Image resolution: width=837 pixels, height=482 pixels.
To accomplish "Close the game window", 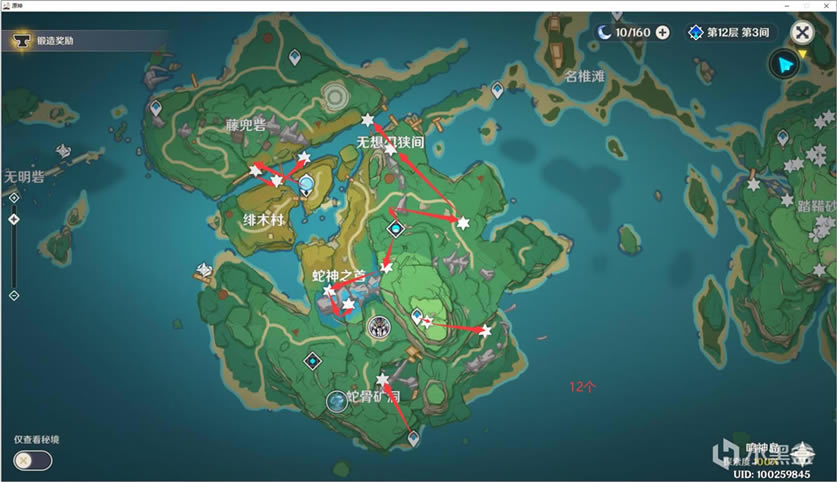I will (825, 6).
